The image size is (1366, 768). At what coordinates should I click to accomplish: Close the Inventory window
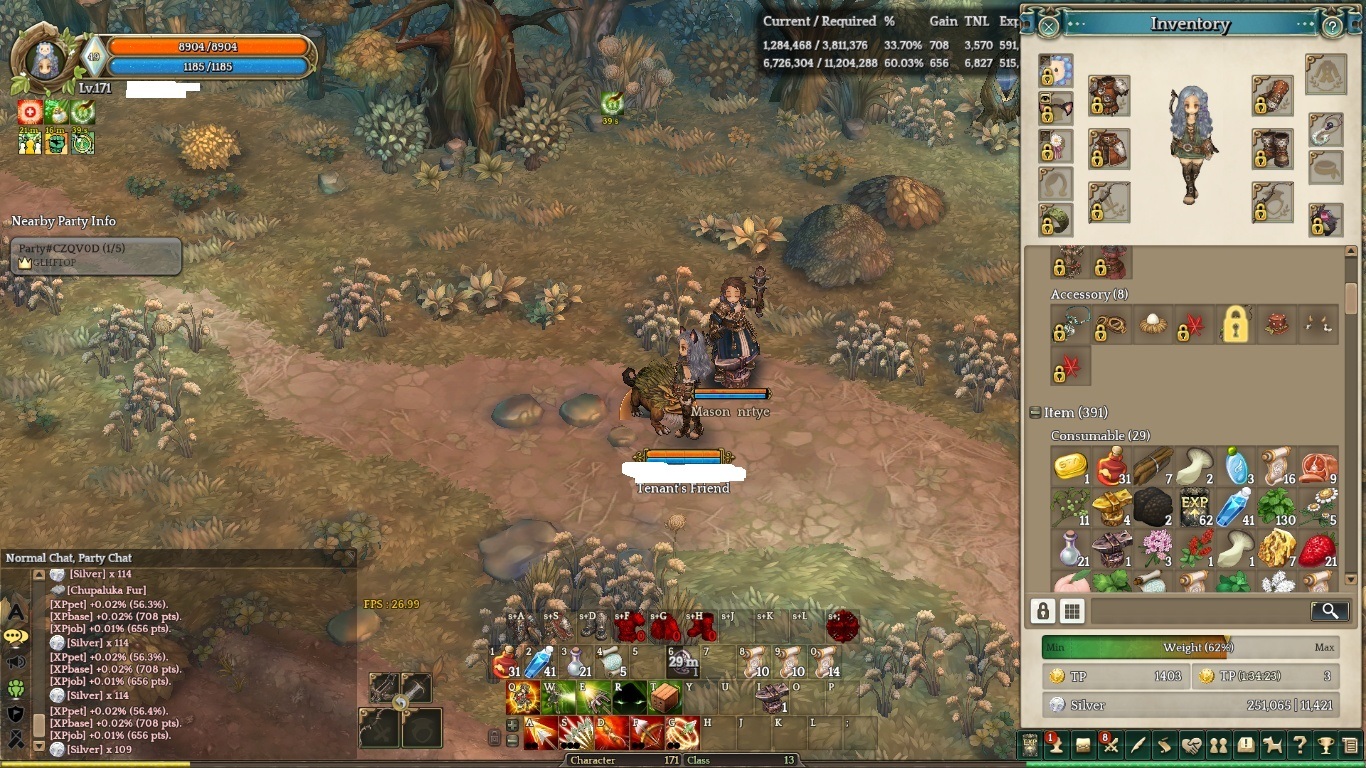1048,26
